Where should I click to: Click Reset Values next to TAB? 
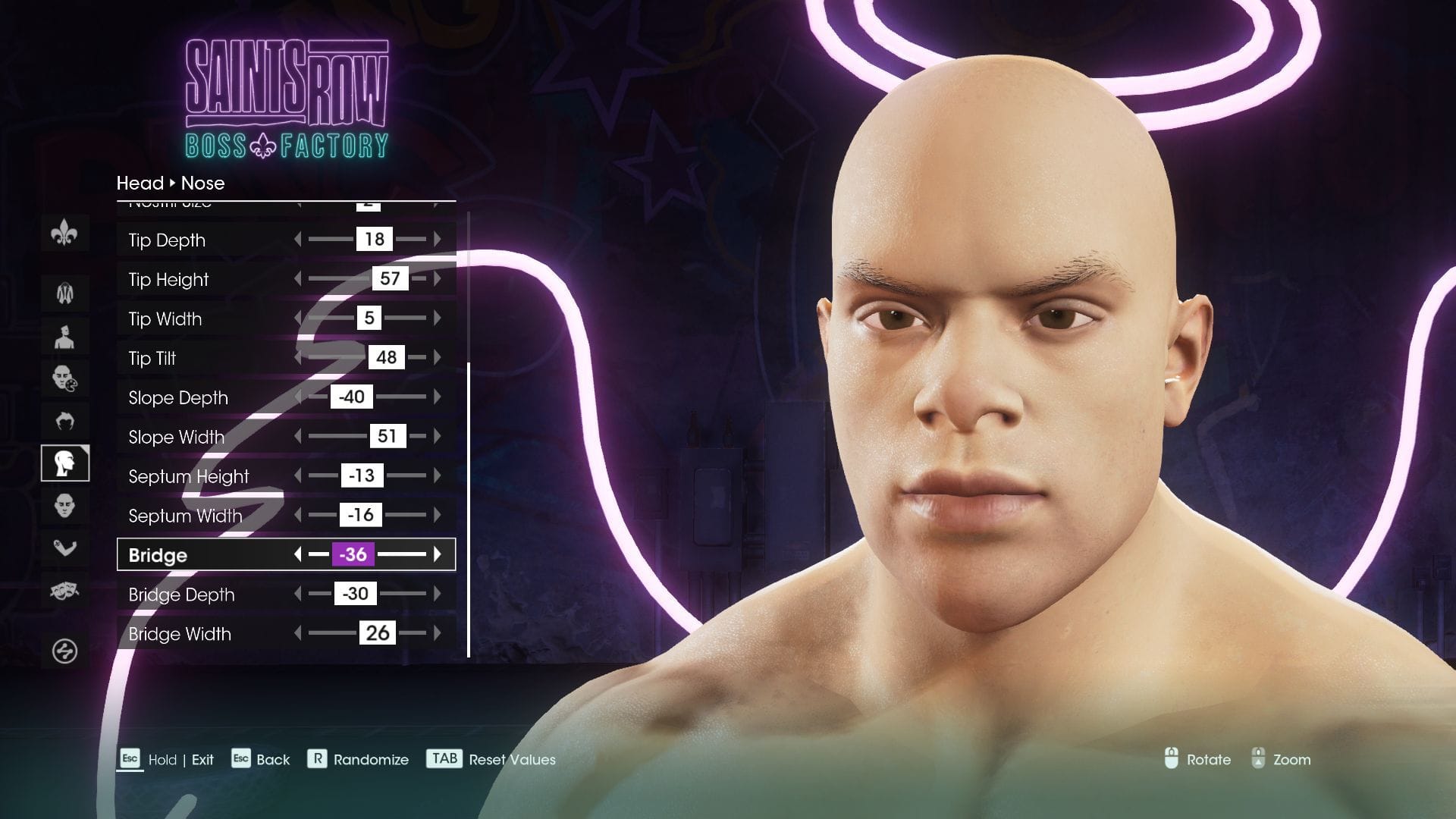[x=512, y=759]
